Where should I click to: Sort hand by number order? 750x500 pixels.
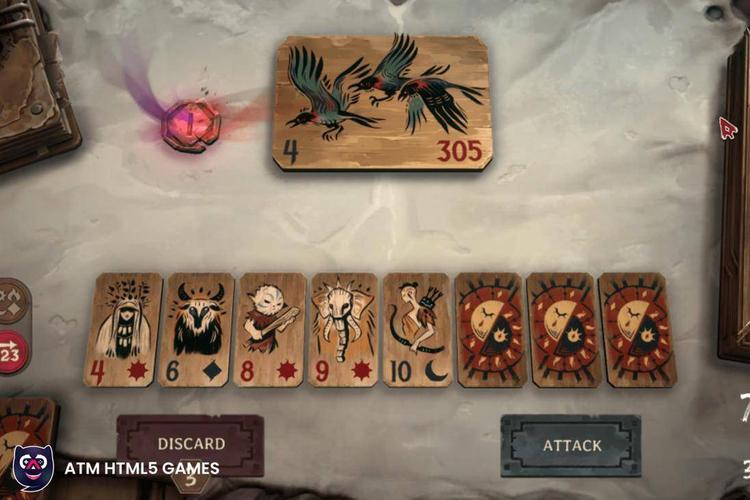click(x=13, y=352)
